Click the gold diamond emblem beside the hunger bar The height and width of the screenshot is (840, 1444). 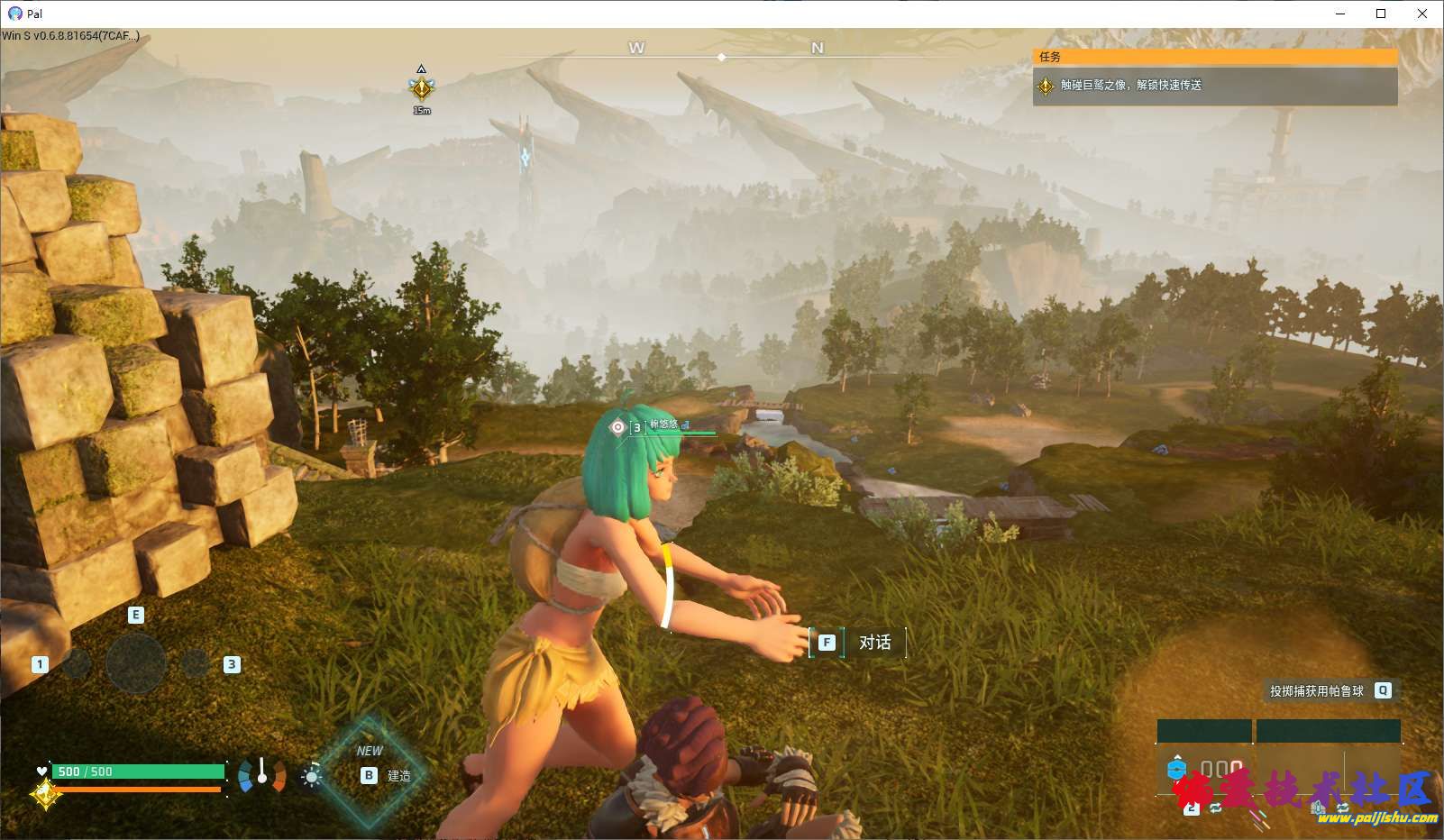tap(45, 794)
